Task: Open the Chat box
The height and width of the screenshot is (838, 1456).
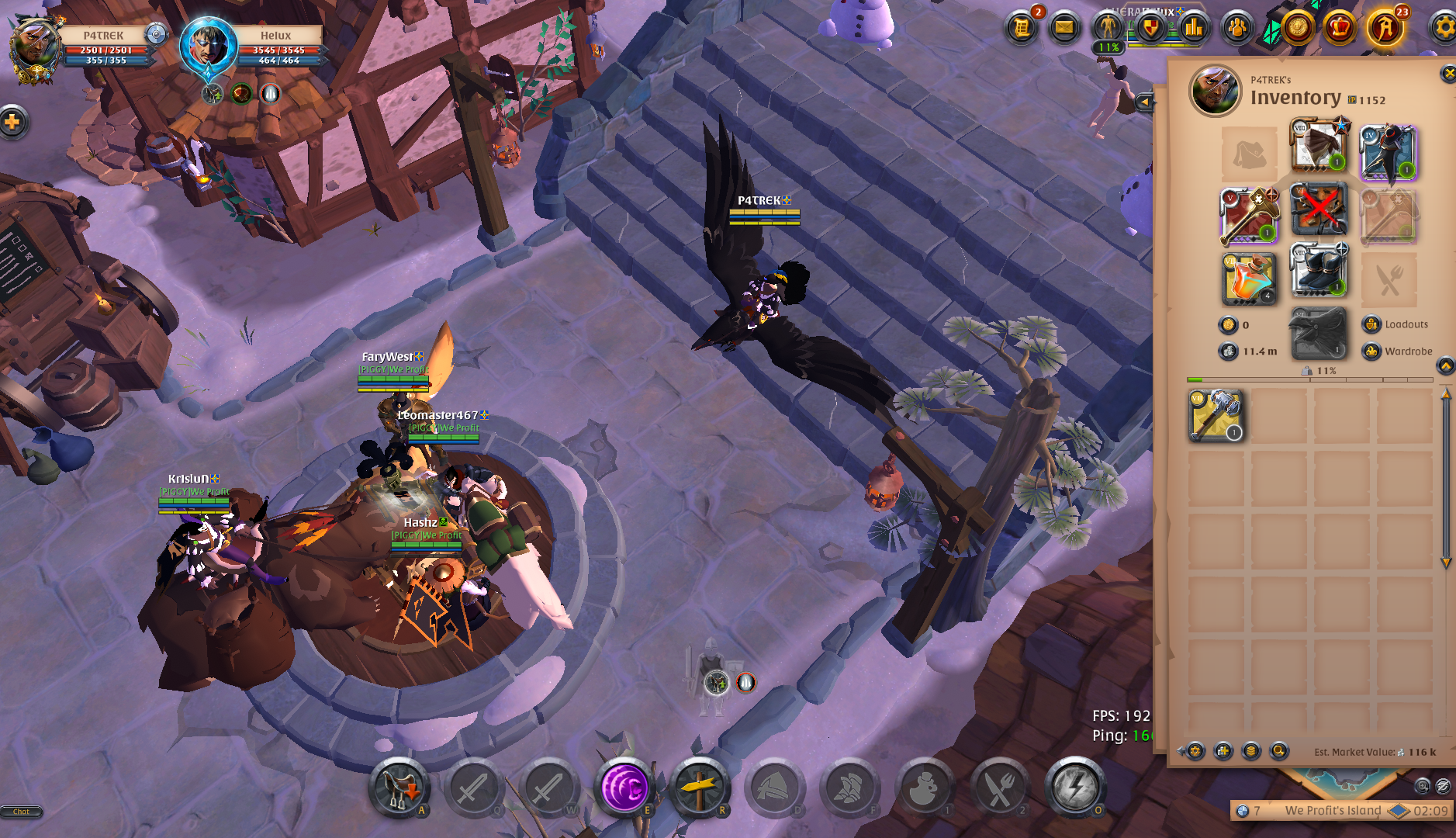Action: click(21, 812)
